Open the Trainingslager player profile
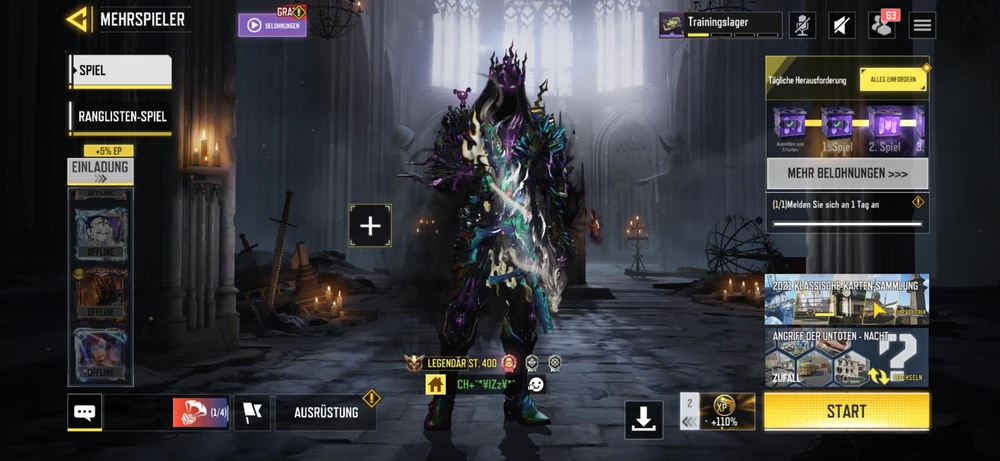 pos(720,25)
